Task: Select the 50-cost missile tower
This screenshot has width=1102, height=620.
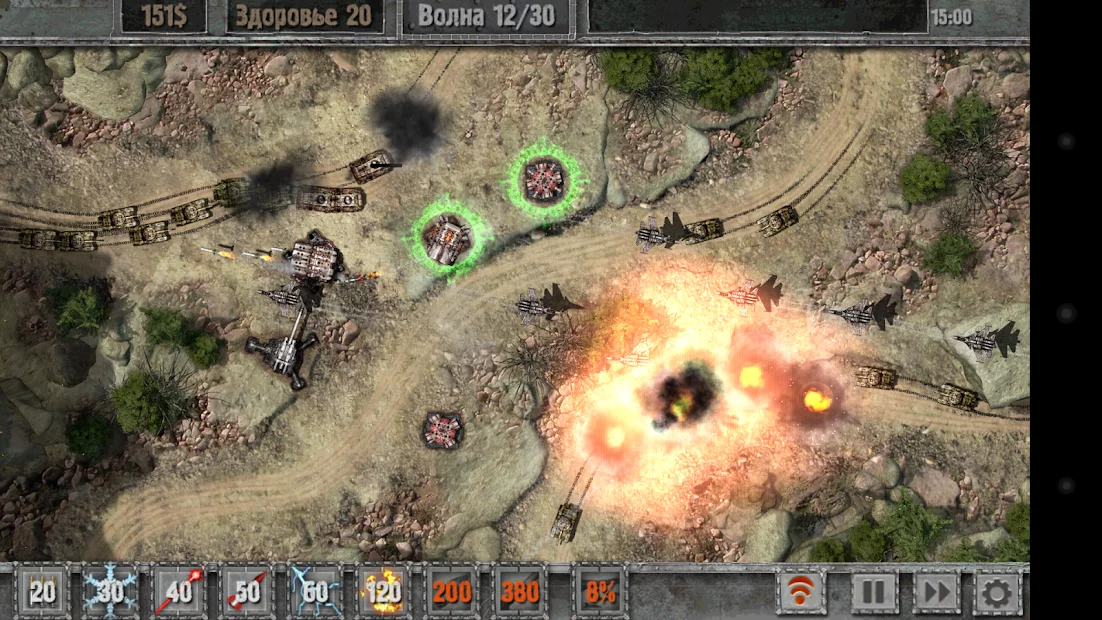Action: click(x=247, y=592)
